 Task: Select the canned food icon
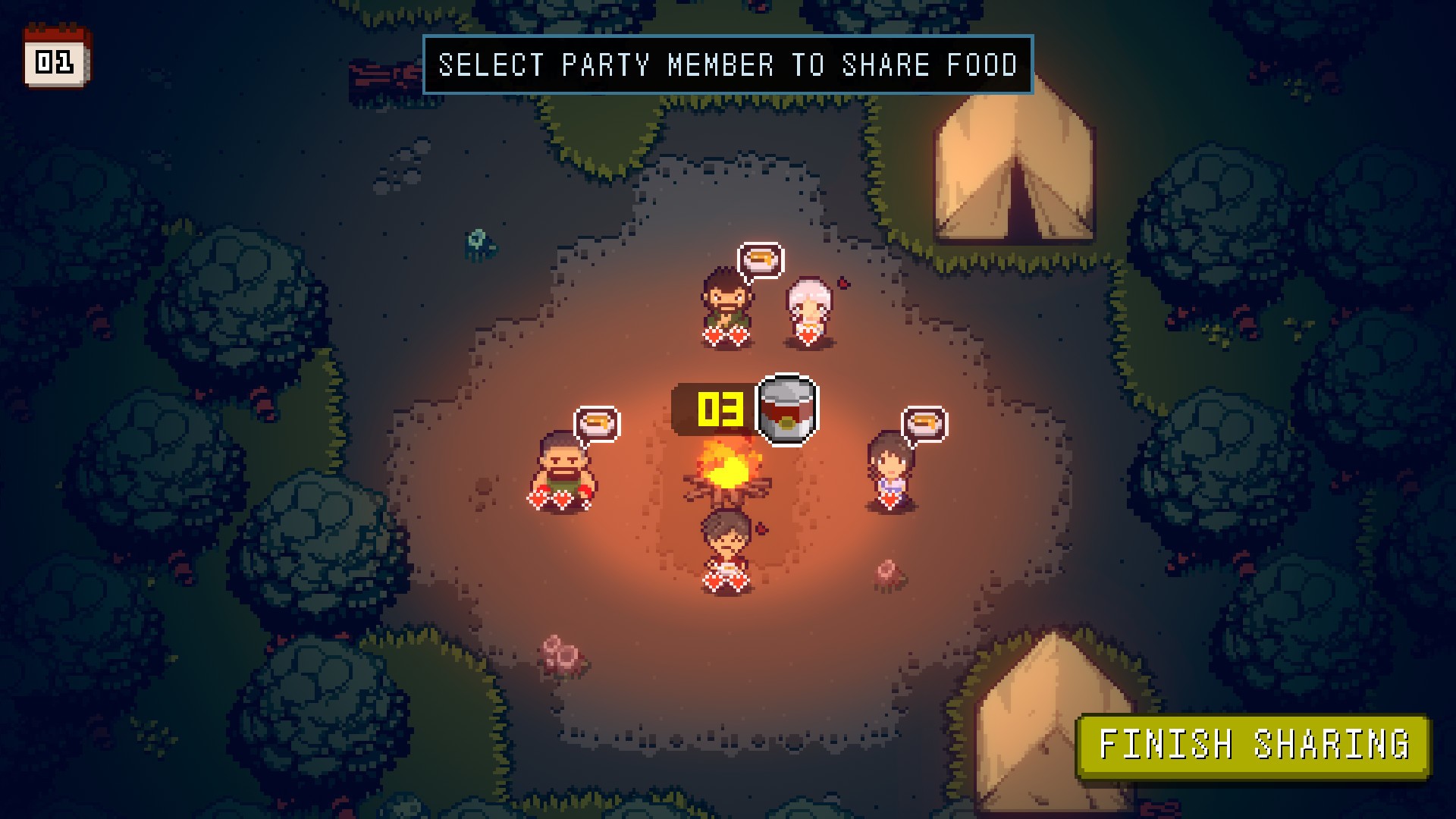(787, 407)
